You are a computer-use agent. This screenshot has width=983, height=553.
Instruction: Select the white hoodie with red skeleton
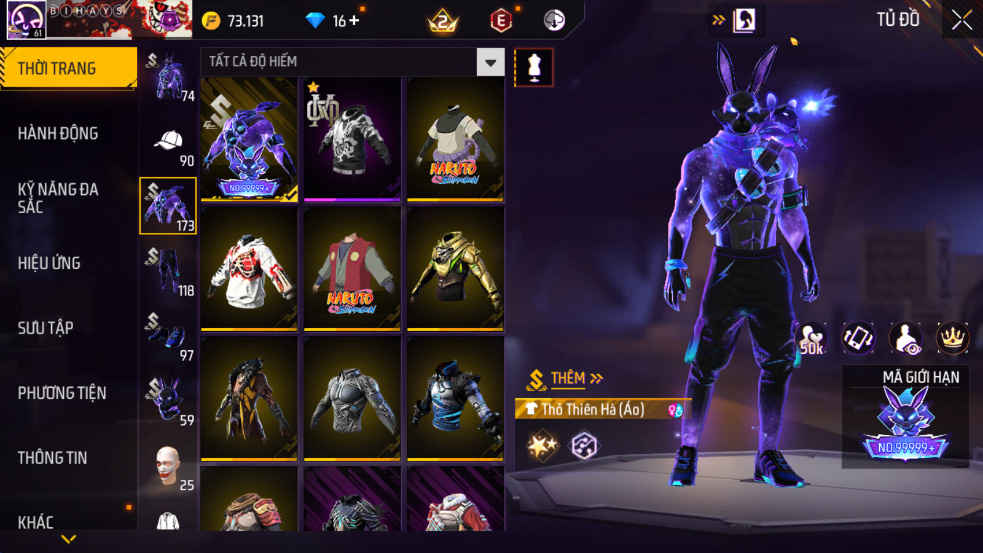[249, 267]
